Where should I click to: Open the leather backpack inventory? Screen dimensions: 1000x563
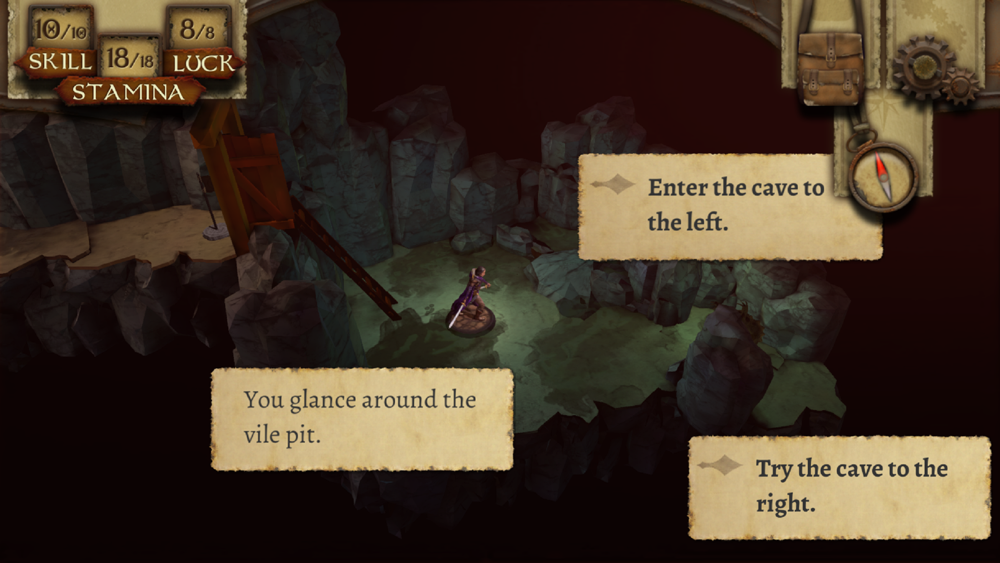[x=829, y=68]
